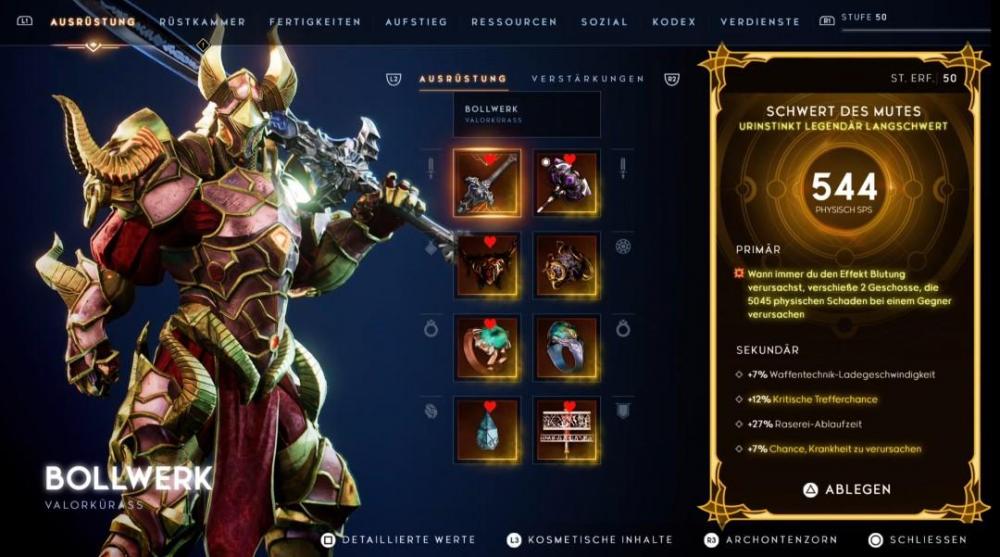
Task: Select the blue crystal teardrop slot
Action: tap(487, 430)
